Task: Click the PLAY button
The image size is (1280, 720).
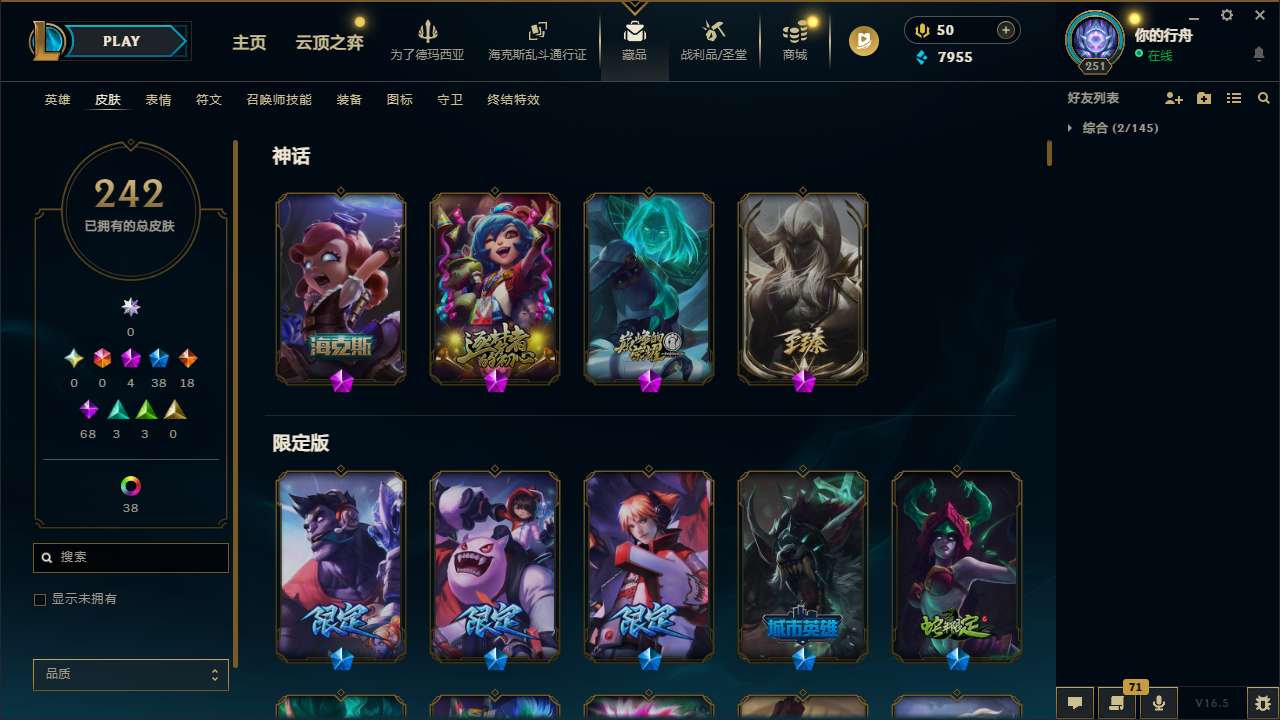Action: click(x=122, y=41)
